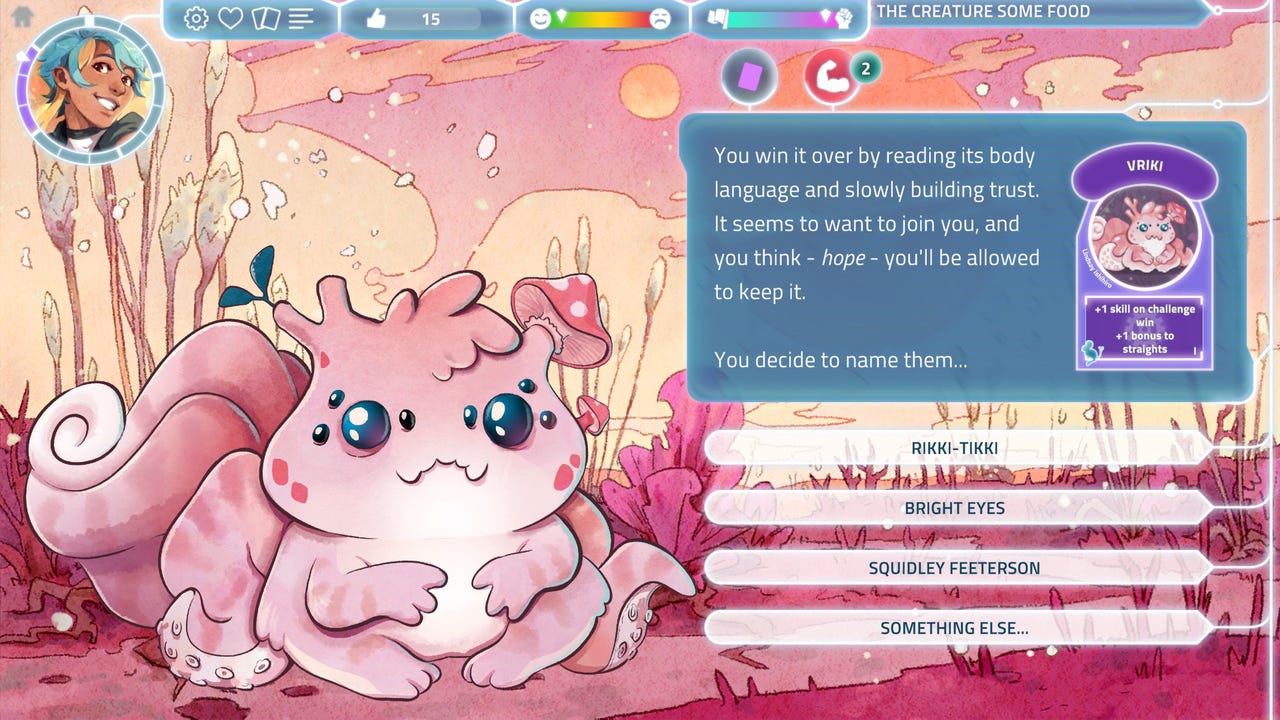Click the home icon in the corner

pyautogui.click(x=22, y=16)
